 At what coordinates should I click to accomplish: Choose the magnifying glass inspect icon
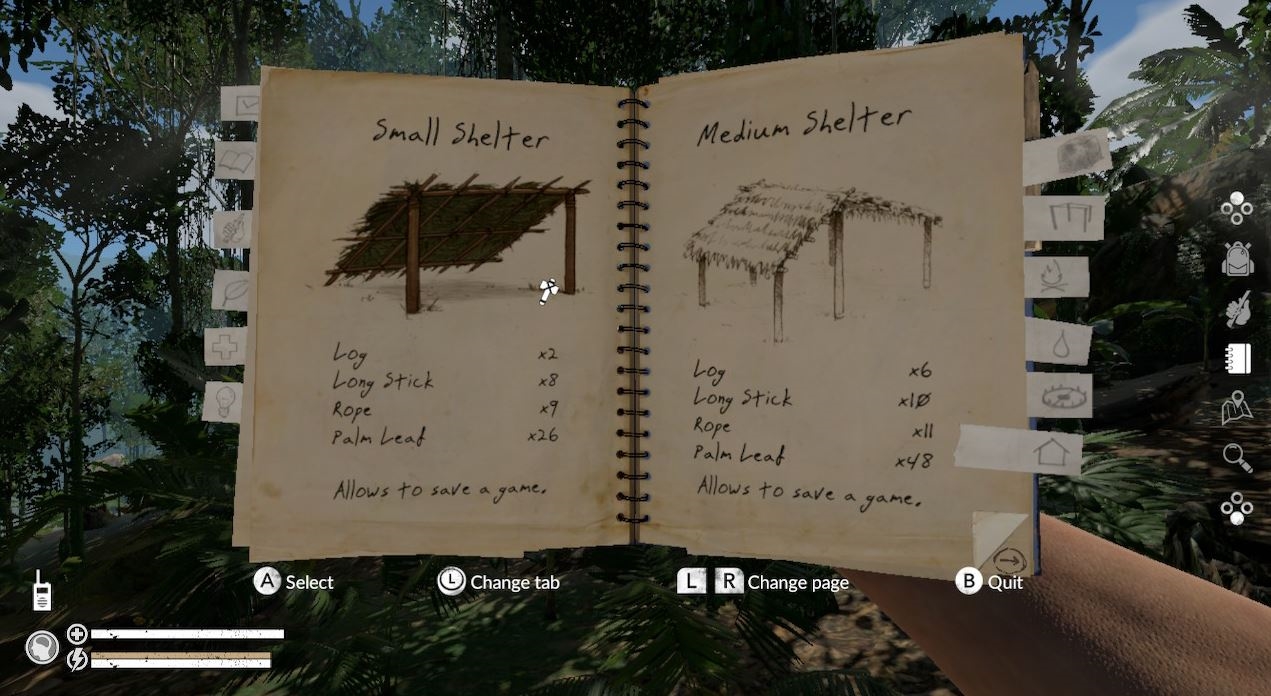click(x=1238, y=458)
